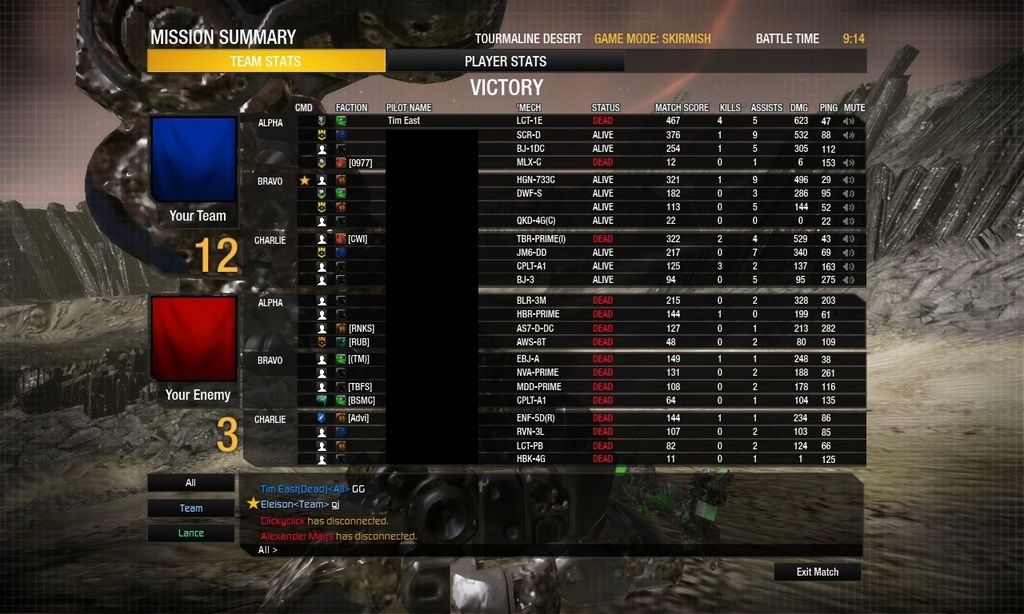1024x614 pixels.
Task: Mute the LCT-1E pilot Tim East
Action: tap(850, 121)
